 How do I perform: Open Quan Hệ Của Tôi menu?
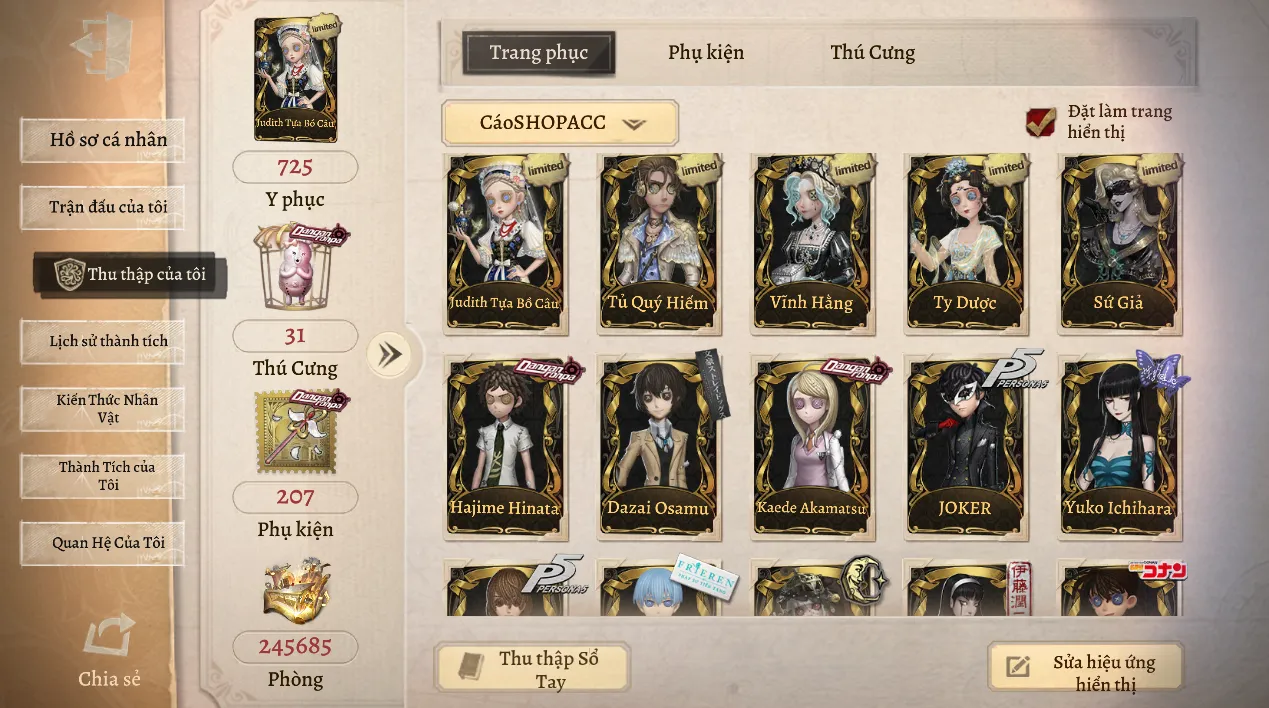click(x=102, y=543)
